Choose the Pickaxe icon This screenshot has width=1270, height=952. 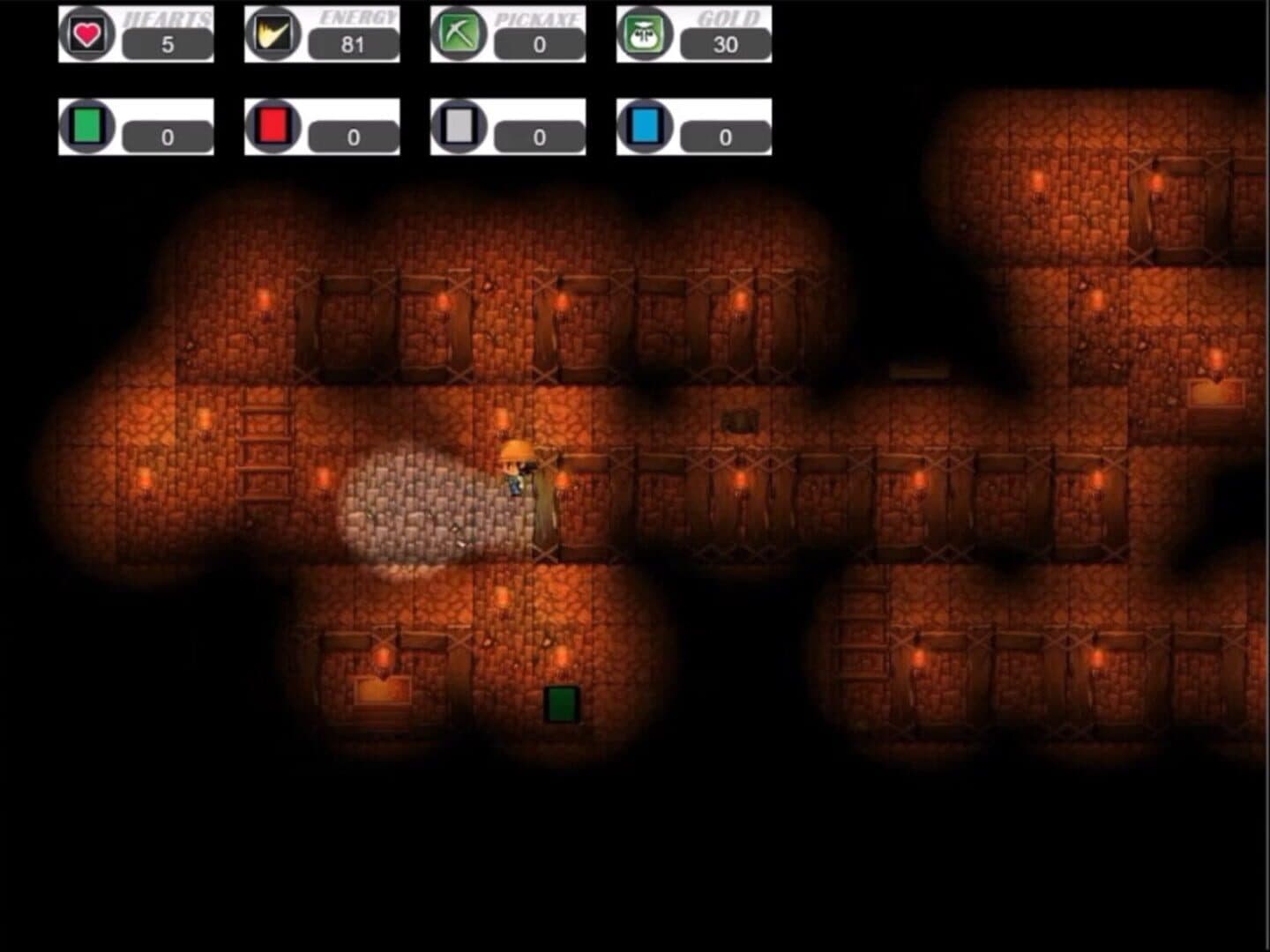459,34
